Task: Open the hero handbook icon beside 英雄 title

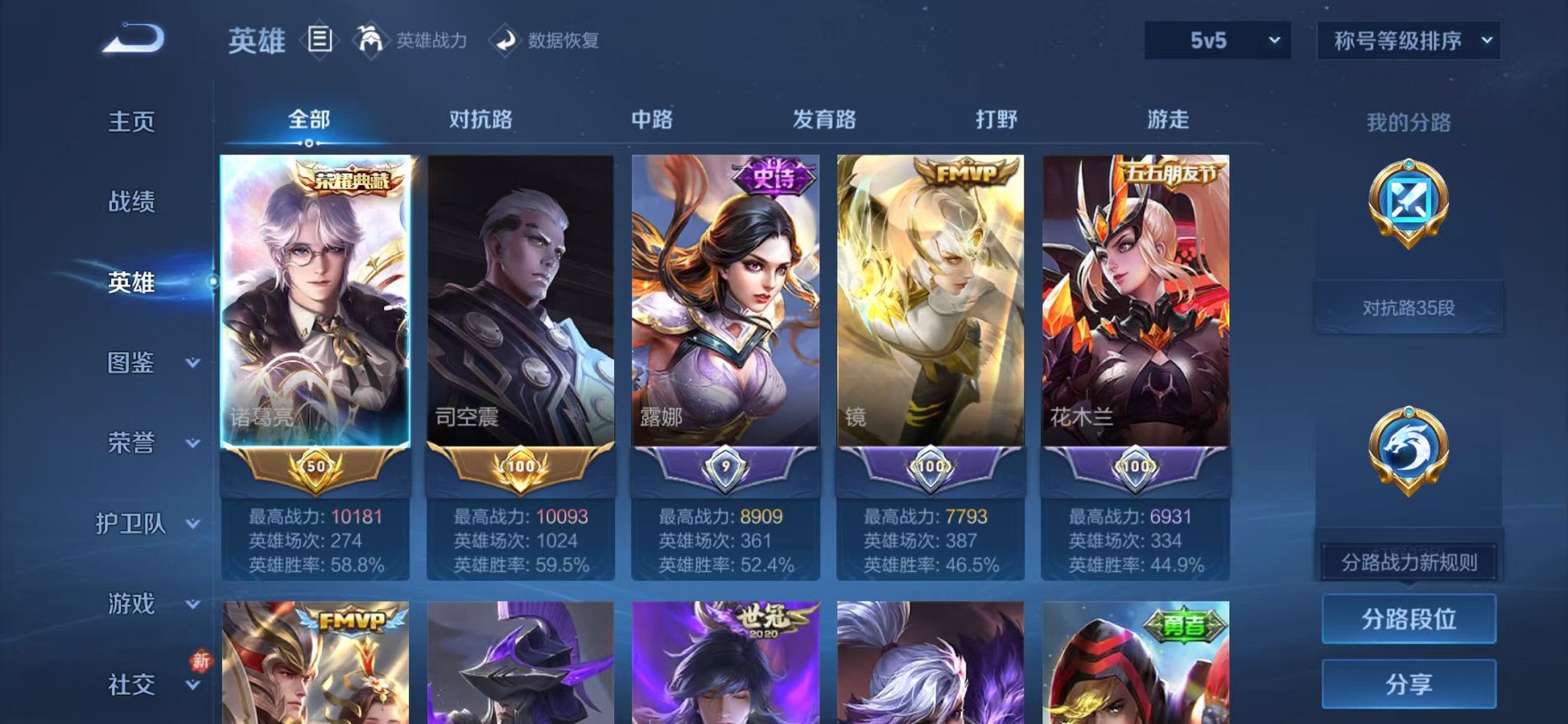Action: (321, 38)
